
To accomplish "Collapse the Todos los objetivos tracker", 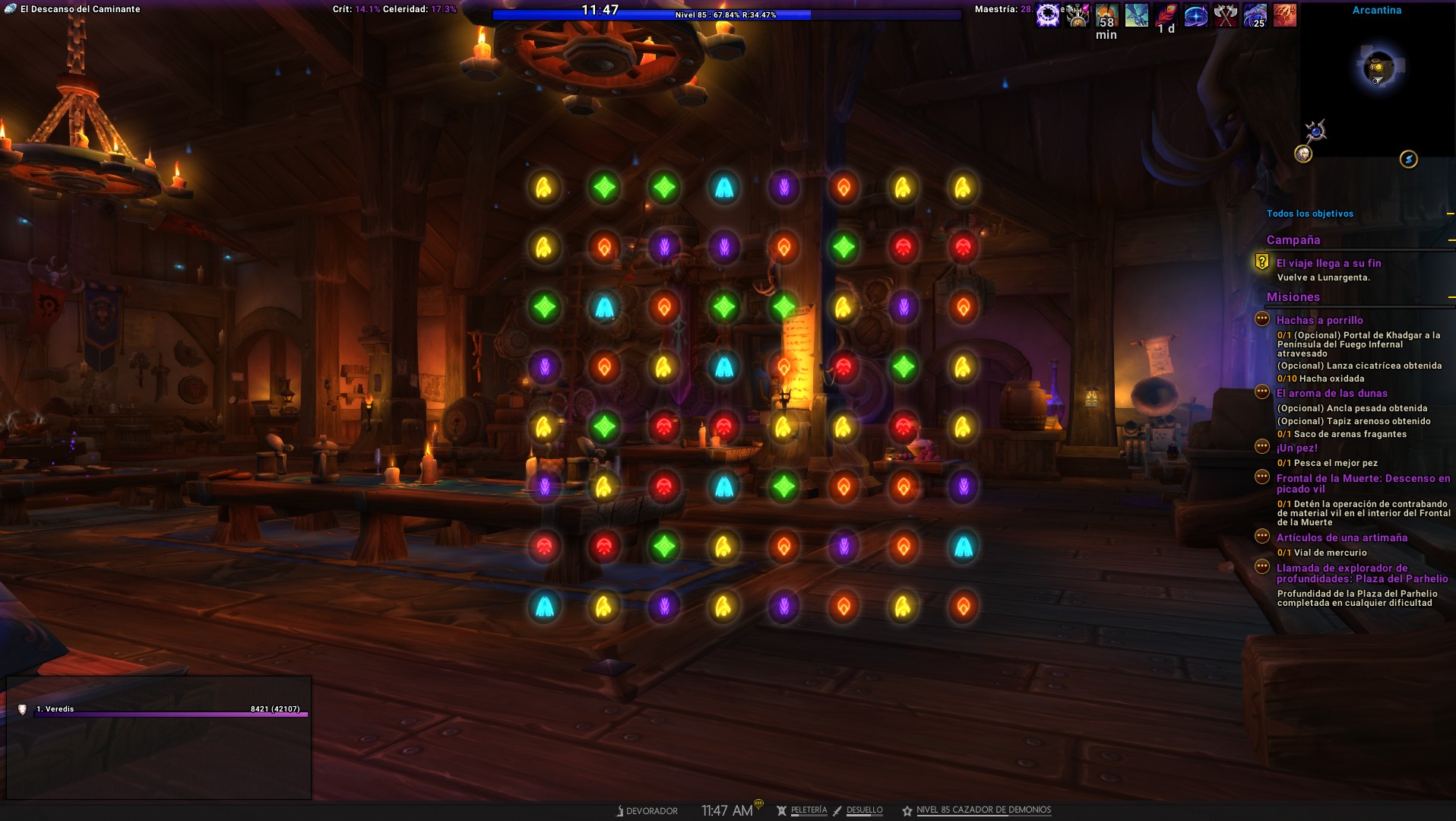I will coord(1451,214).
